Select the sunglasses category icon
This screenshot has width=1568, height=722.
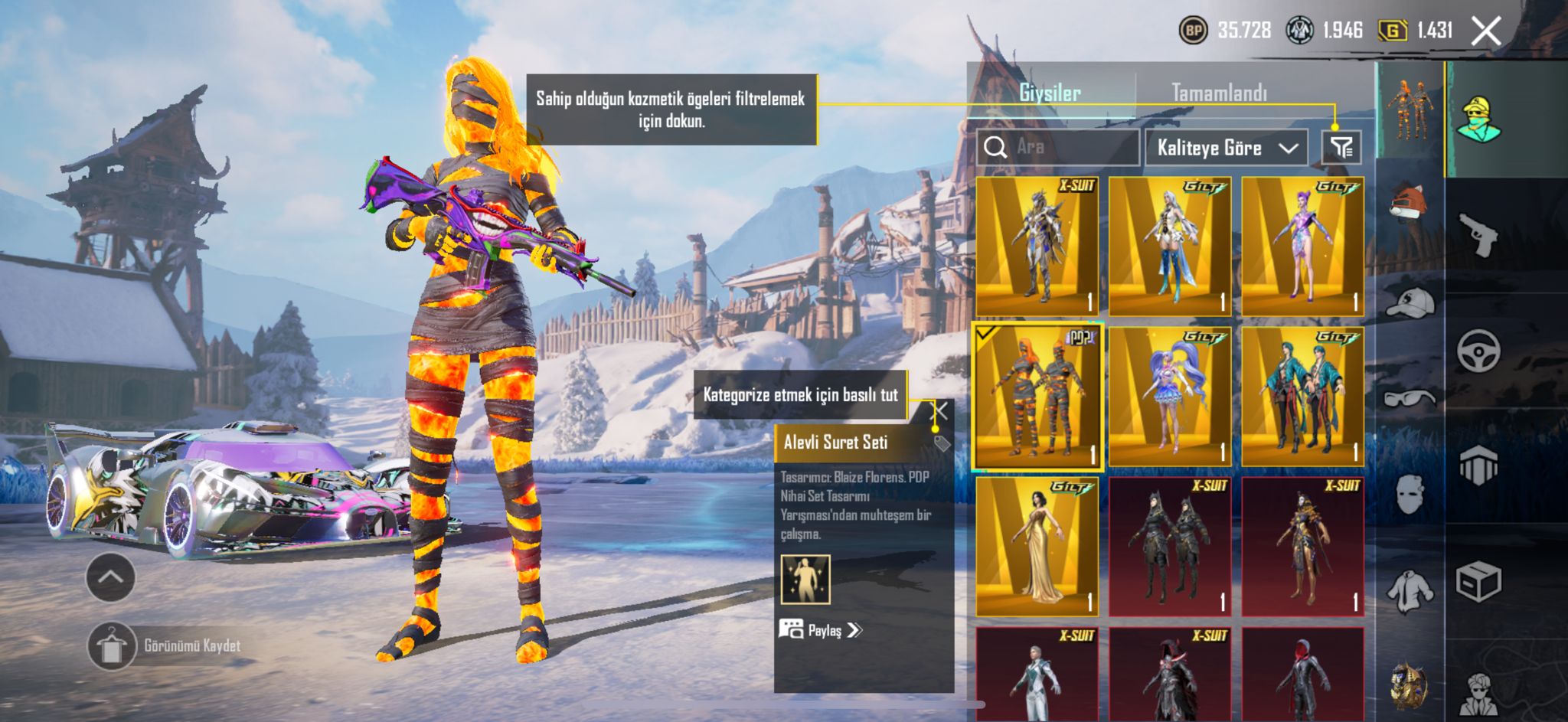point(1410,397)
